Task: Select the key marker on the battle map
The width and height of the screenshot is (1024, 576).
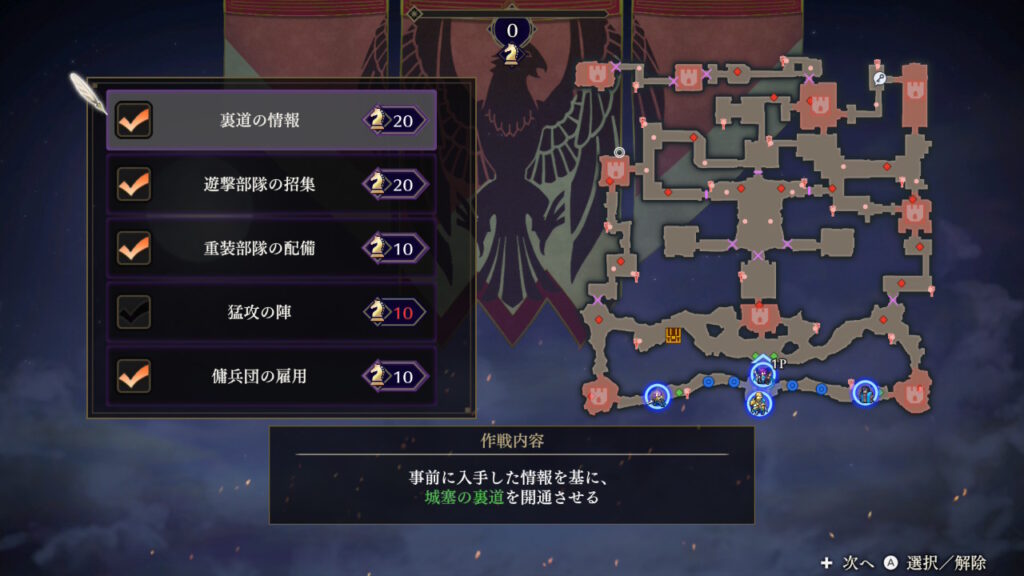Action: [x=879, y=78]
